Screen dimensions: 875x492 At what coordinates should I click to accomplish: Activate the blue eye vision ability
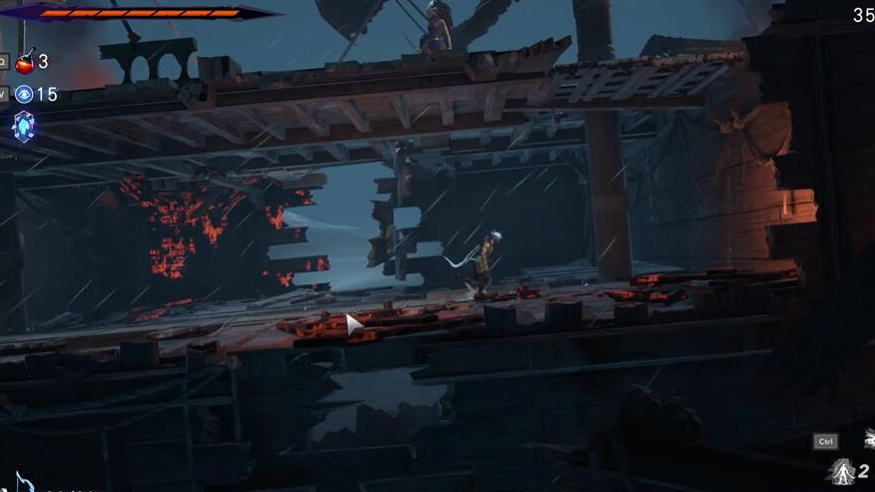24,94
